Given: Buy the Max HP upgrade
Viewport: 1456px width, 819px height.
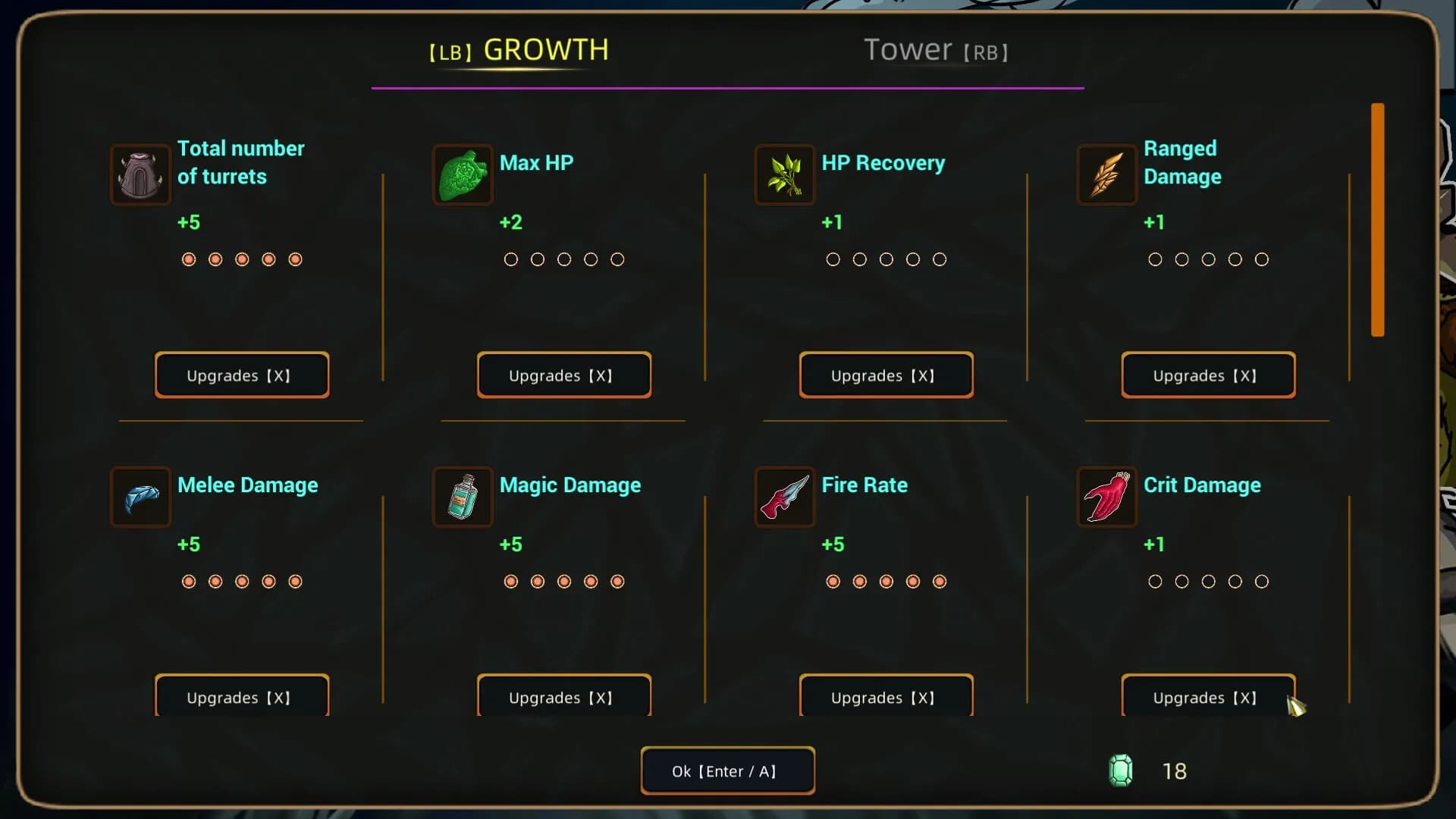Looking at the screenshot, I should pos(563,375).
